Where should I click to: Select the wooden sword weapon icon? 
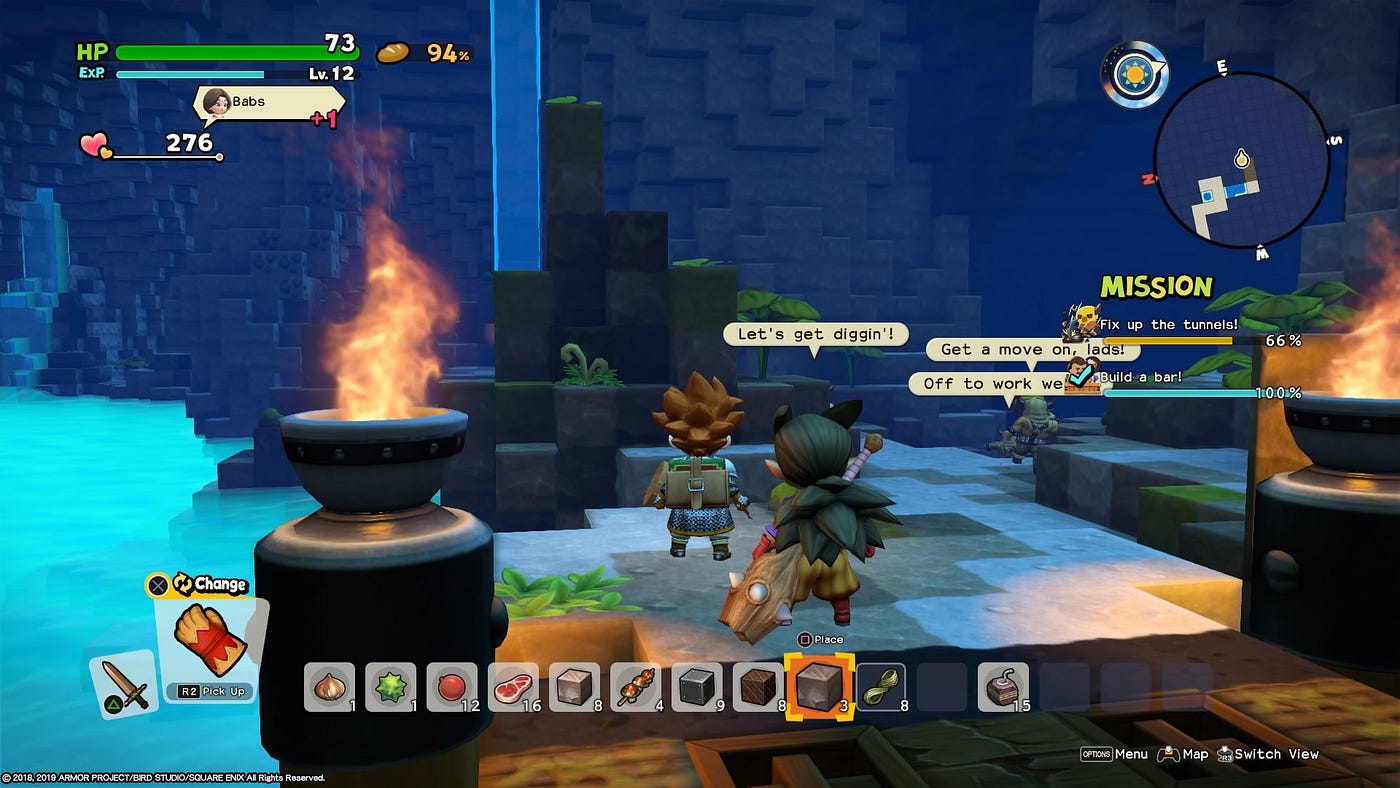point(125,686)
